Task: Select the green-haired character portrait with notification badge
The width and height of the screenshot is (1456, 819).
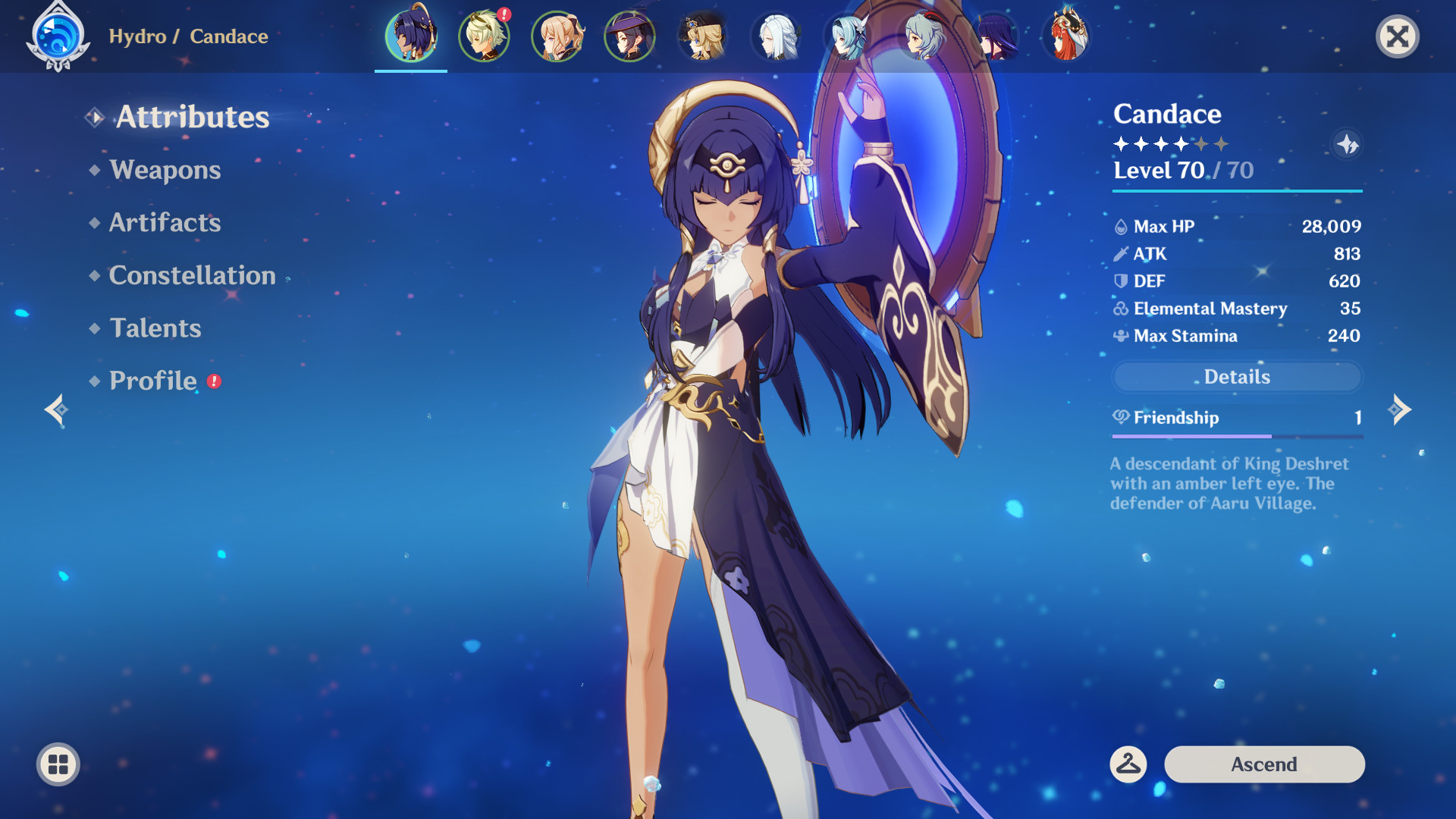Action: (x=484, y=36)
